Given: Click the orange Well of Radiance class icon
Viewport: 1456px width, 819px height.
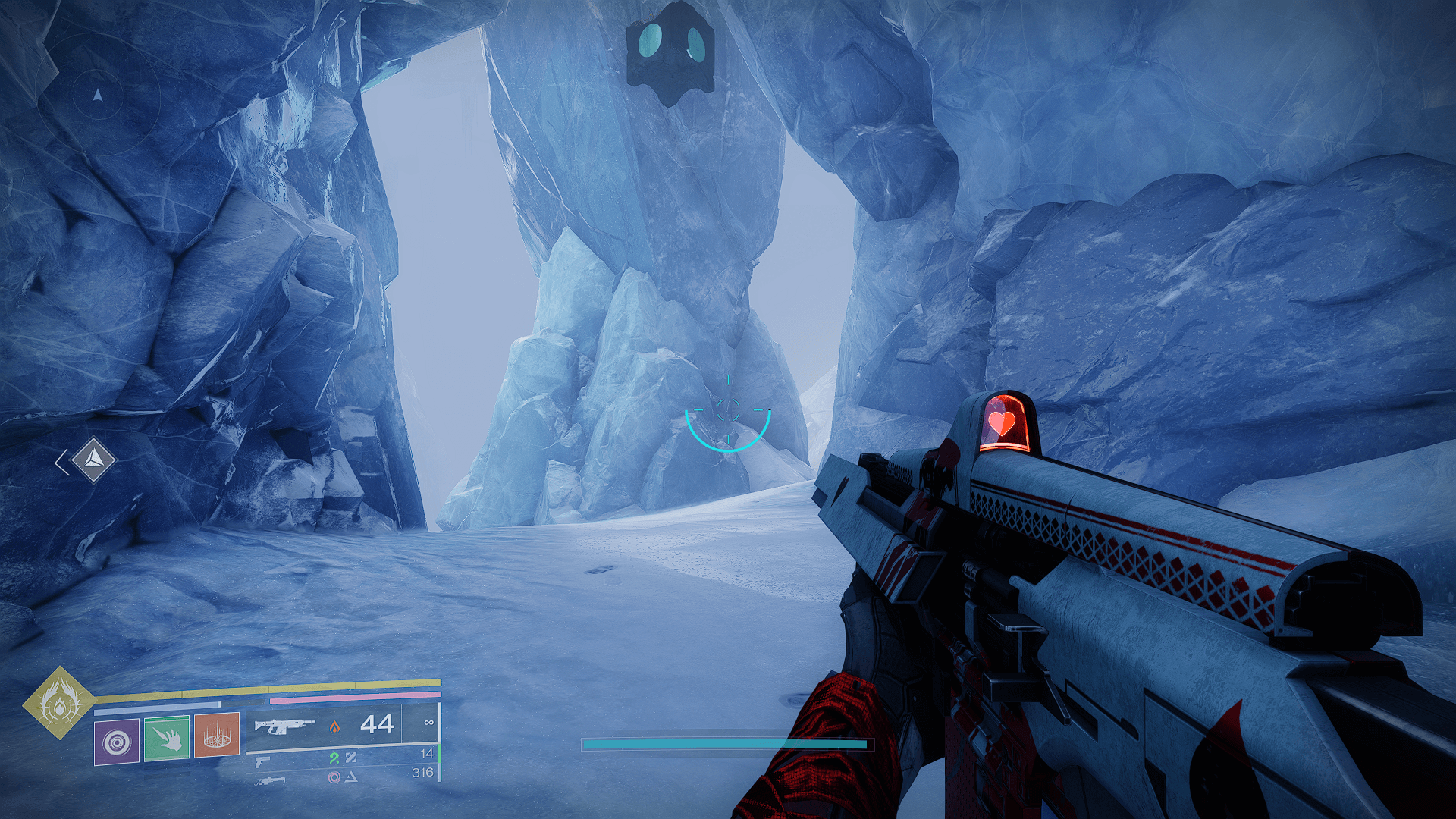Looking at the screenshot, I should pyautogui.click(x=217, y=736).
